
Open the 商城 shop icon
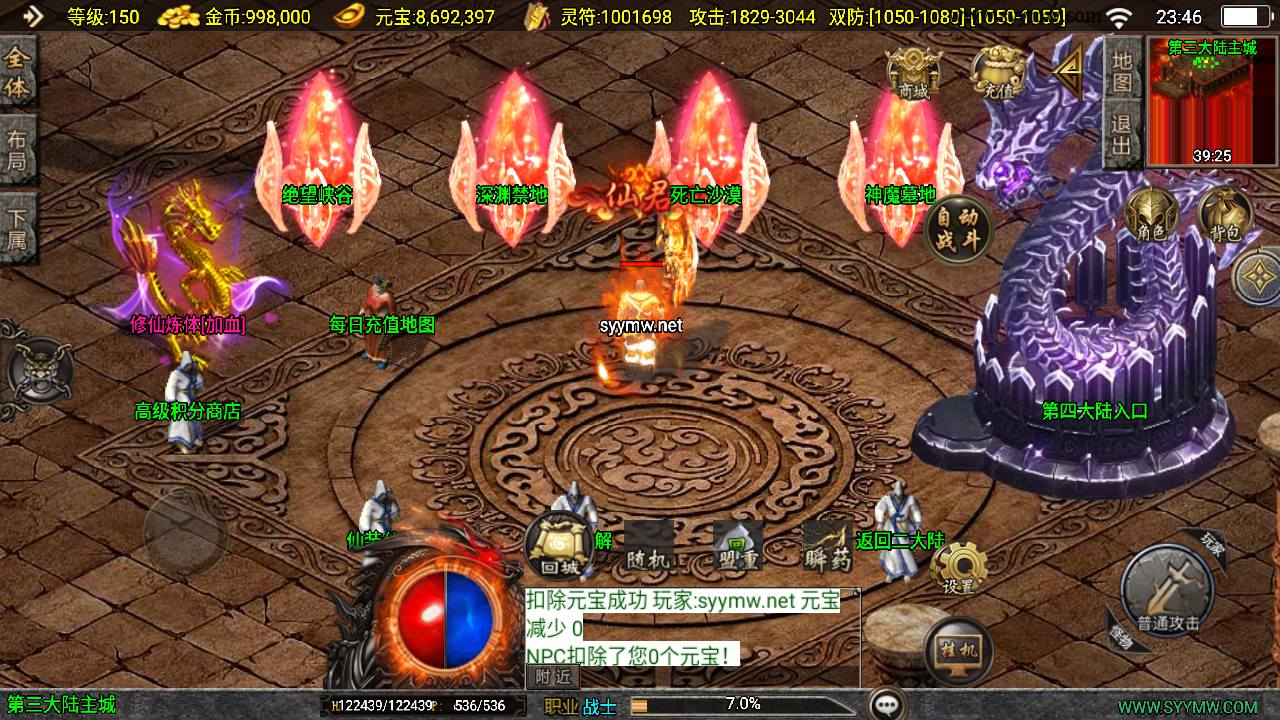[914, 74]
